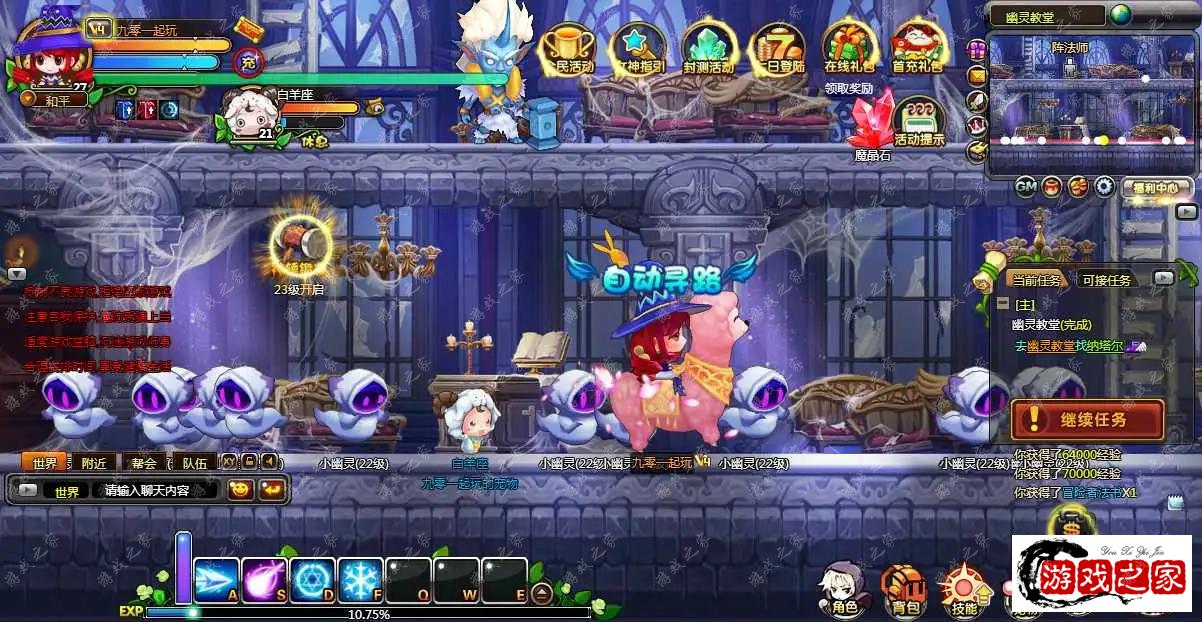Open the 福利中心 welfare center
Screen dimensions: 1202x622
pos(1155,187)
